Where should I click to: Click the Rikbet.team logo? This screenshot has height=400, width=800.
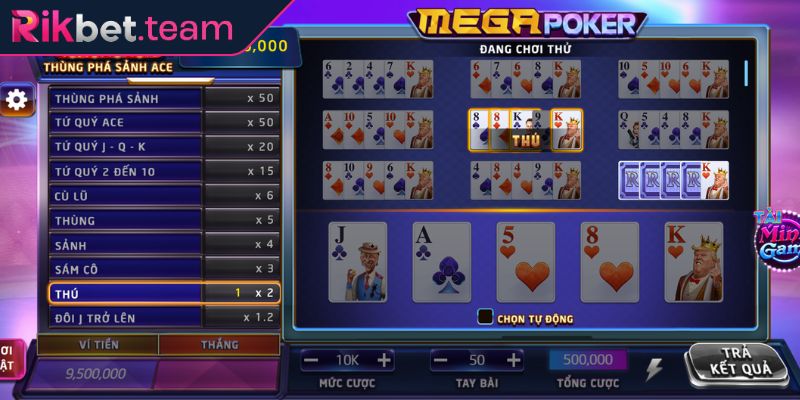click(120, 27)
